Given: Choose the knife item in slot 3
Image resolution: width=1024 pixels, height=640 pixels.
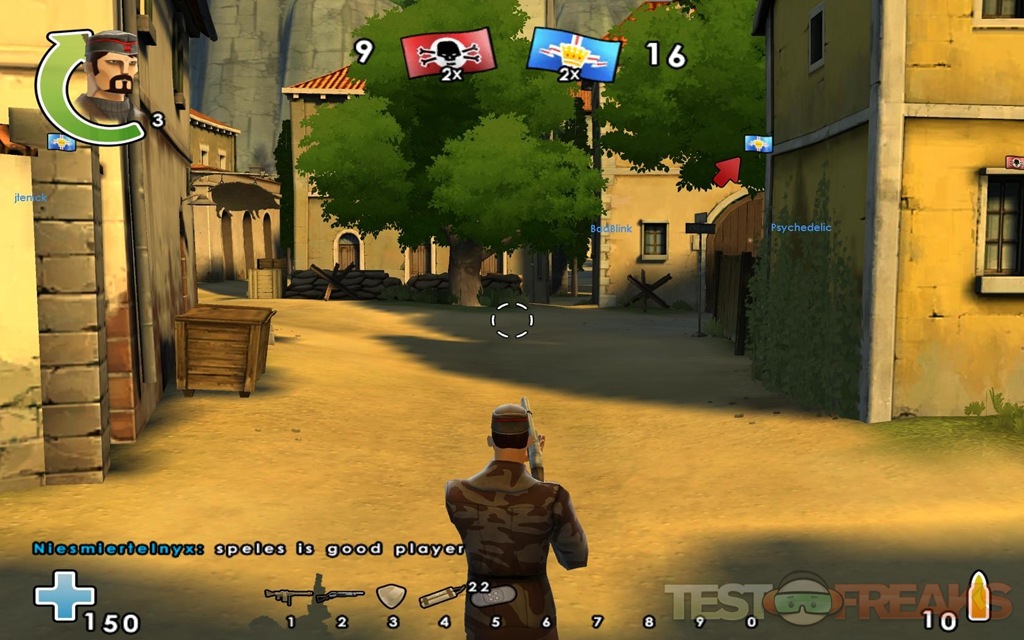Looking at the screenshot, I should (390, 596).
